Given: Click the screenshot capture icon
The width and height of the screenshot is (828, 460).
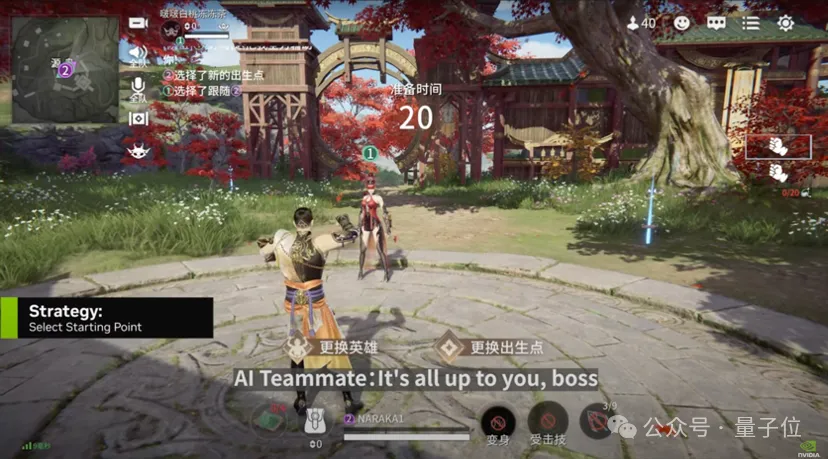Looking at the screenshot, I should [138, 118].
